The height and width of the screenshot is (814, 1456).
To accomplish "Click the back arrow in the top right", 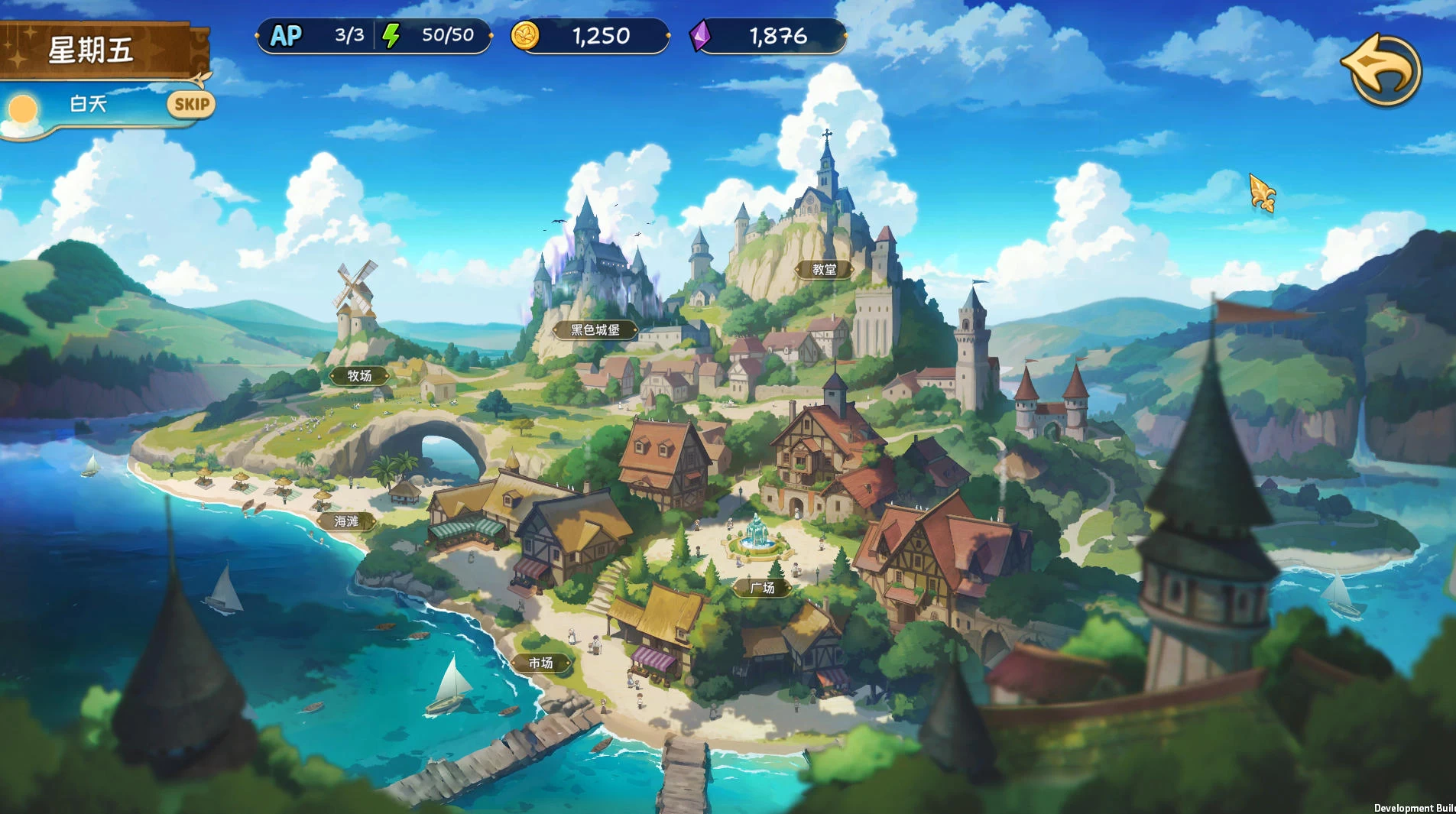I will 1385,70.
